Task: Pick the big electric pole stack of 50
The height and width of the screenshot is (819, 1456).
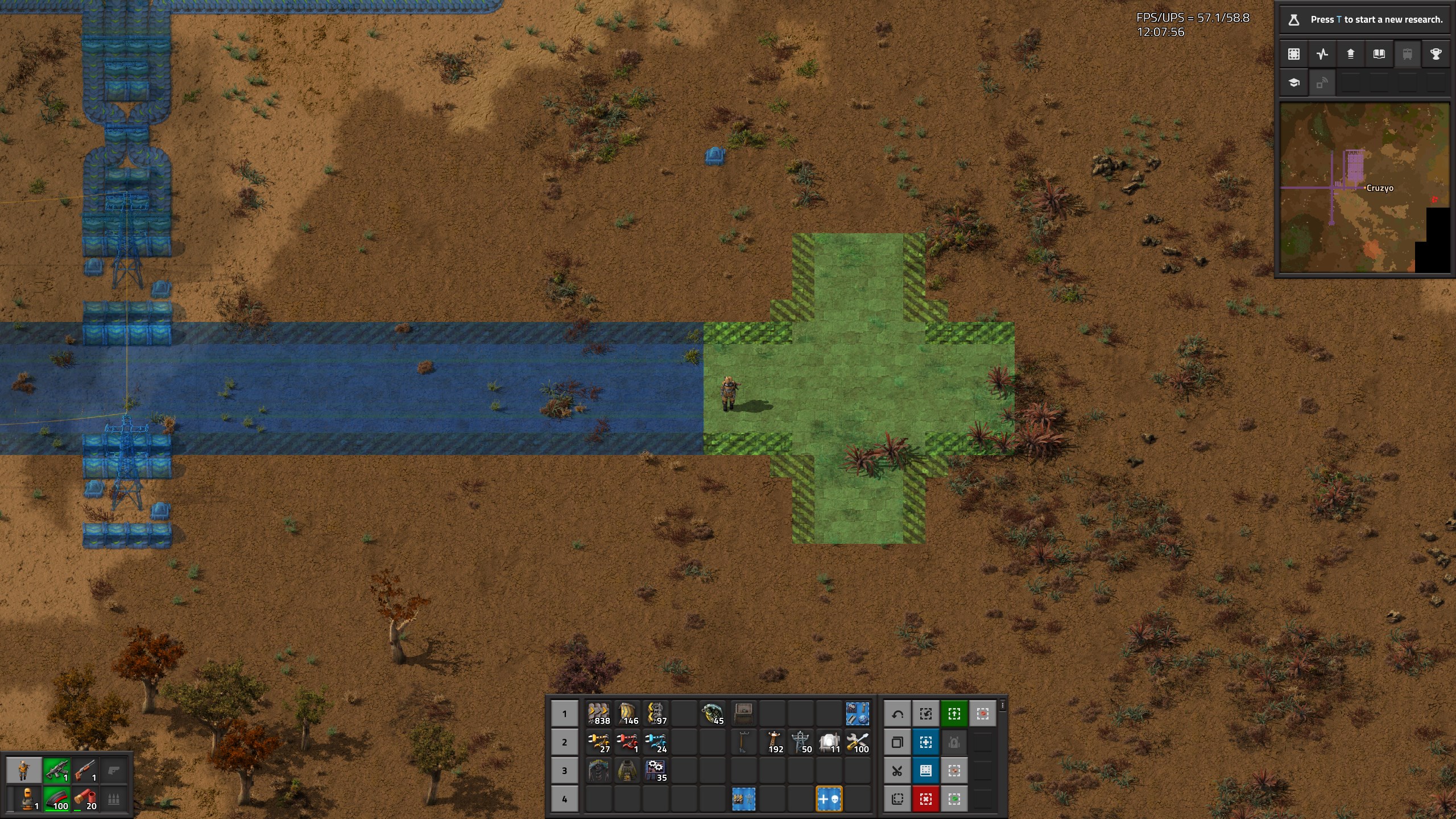Action: click(800, 742)
